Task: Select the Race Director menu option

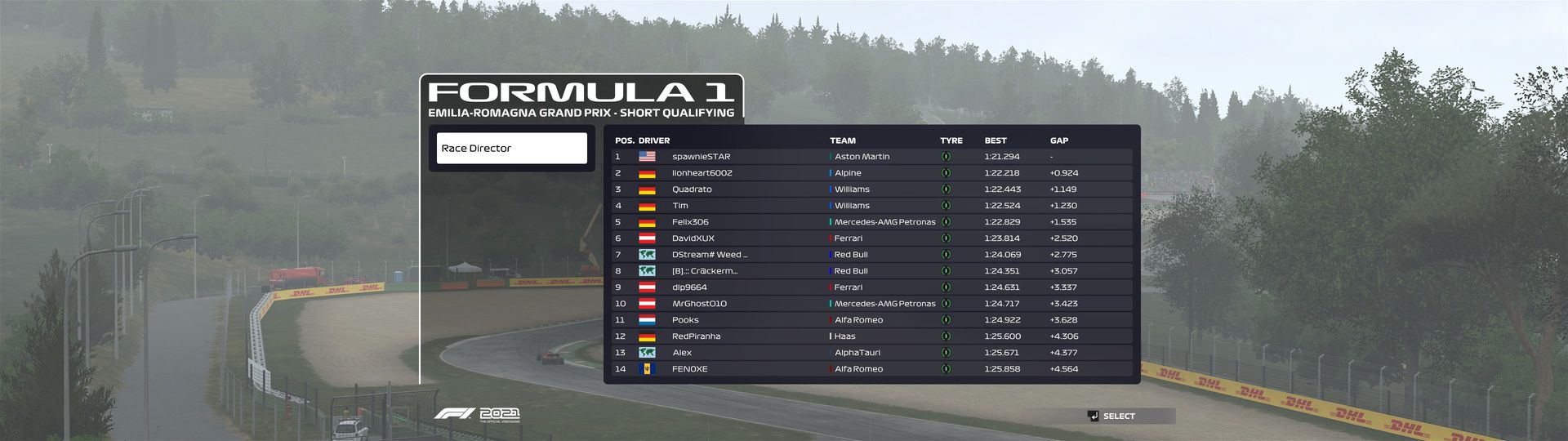Action: coord(511,148)
